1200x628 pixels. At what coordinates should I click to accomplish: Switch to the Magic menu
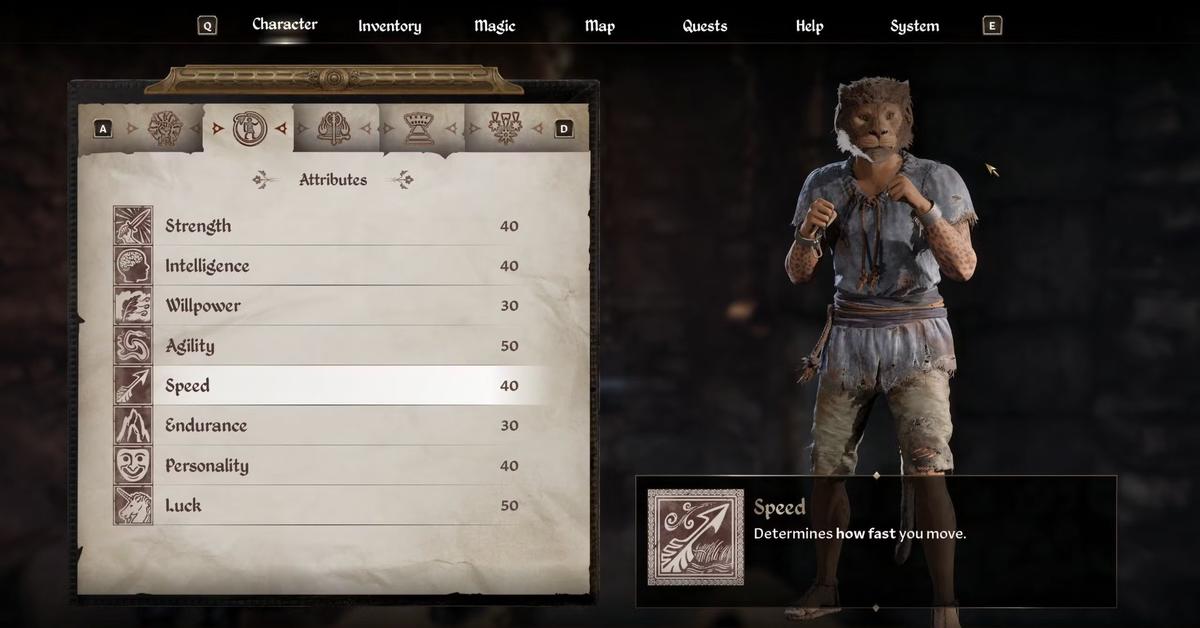pyautogui.click(x=494, y=26)
